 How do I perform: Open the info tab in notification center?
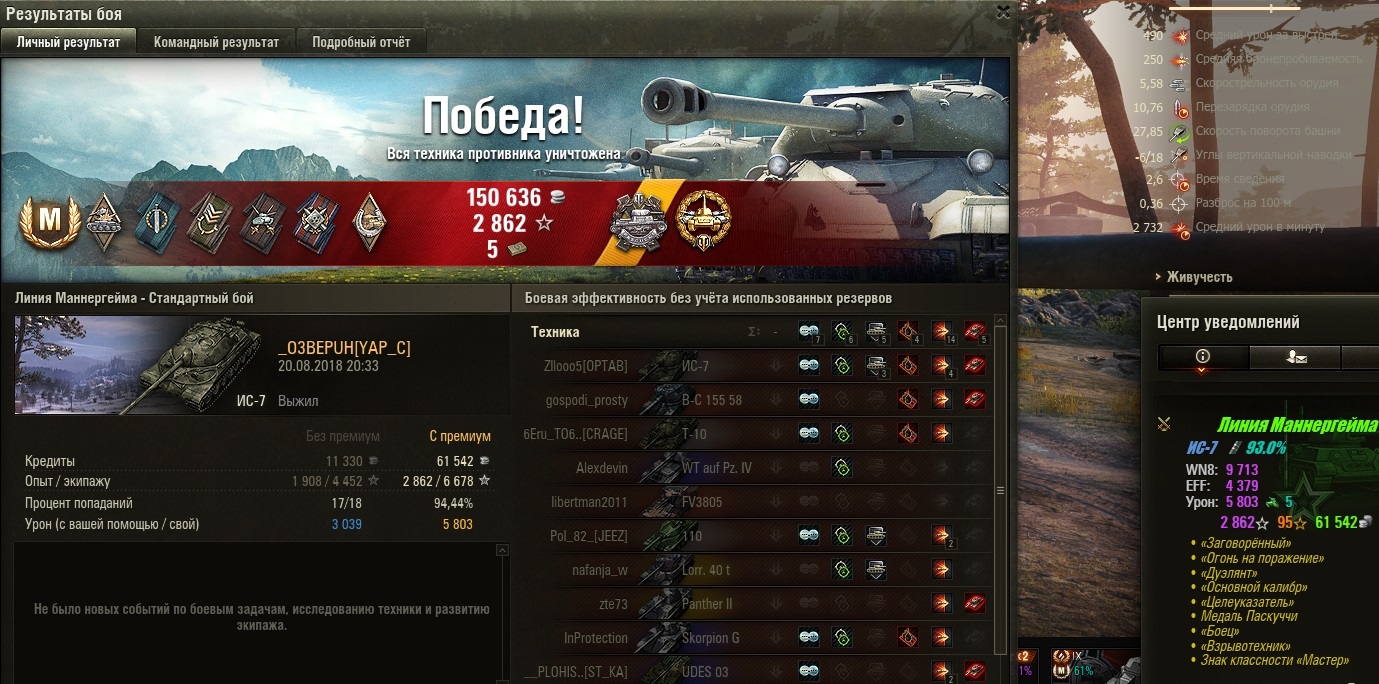coord(1203,357)
